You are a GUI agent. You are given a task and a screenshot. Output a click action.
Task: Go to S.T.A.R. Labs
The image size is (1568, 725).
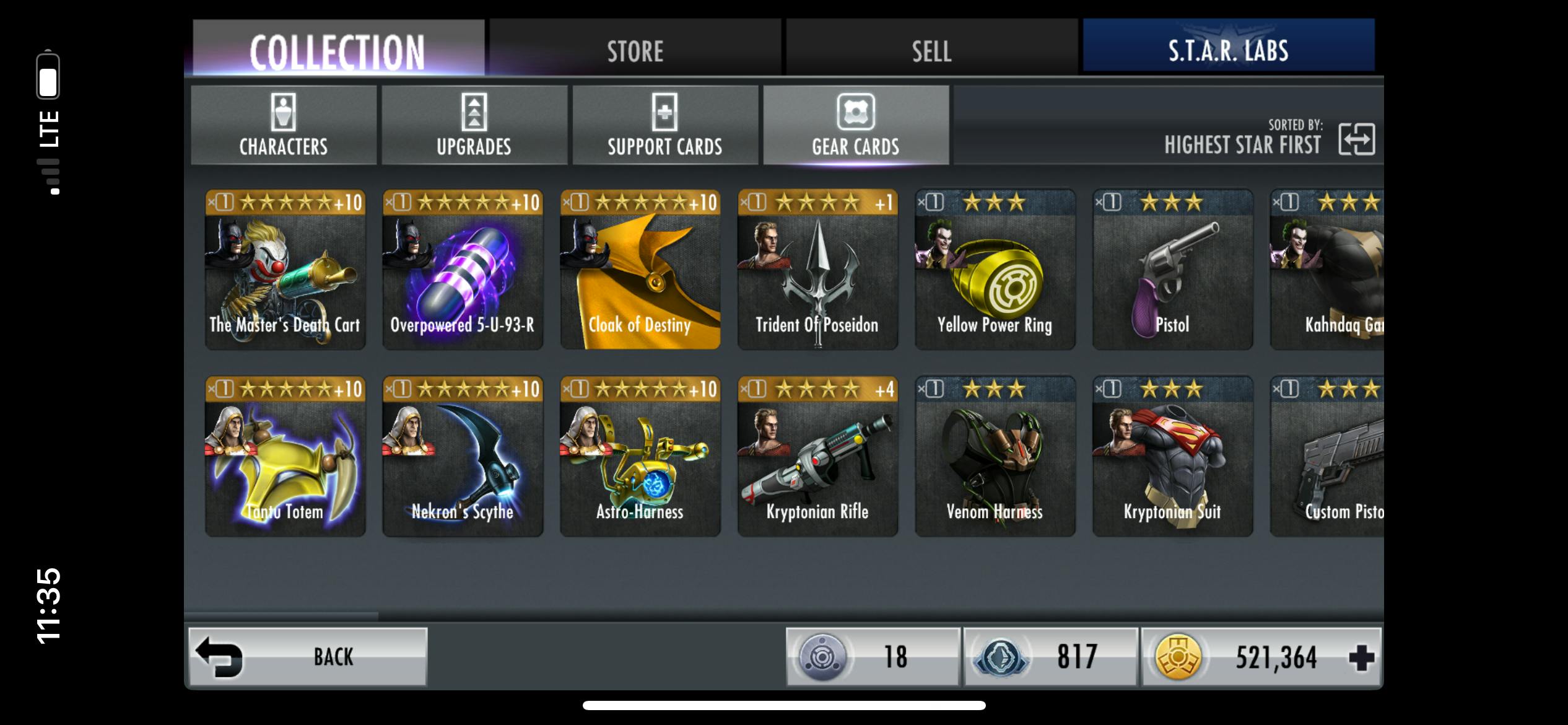1228,48
